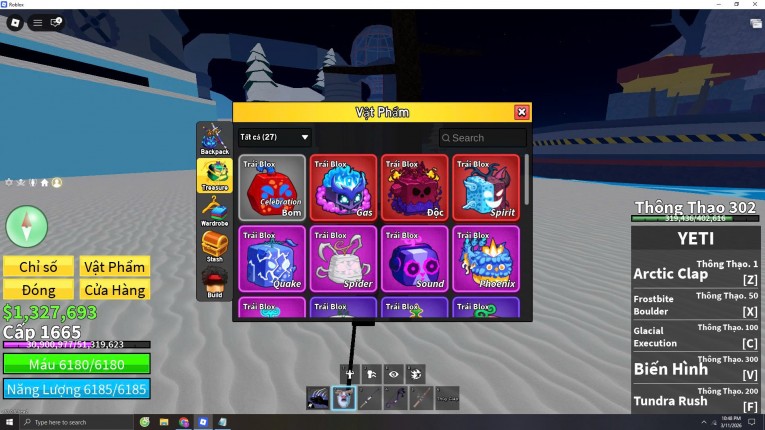
Task: Open the Cửa Hàng shop
Action: [x=115, y=290]
